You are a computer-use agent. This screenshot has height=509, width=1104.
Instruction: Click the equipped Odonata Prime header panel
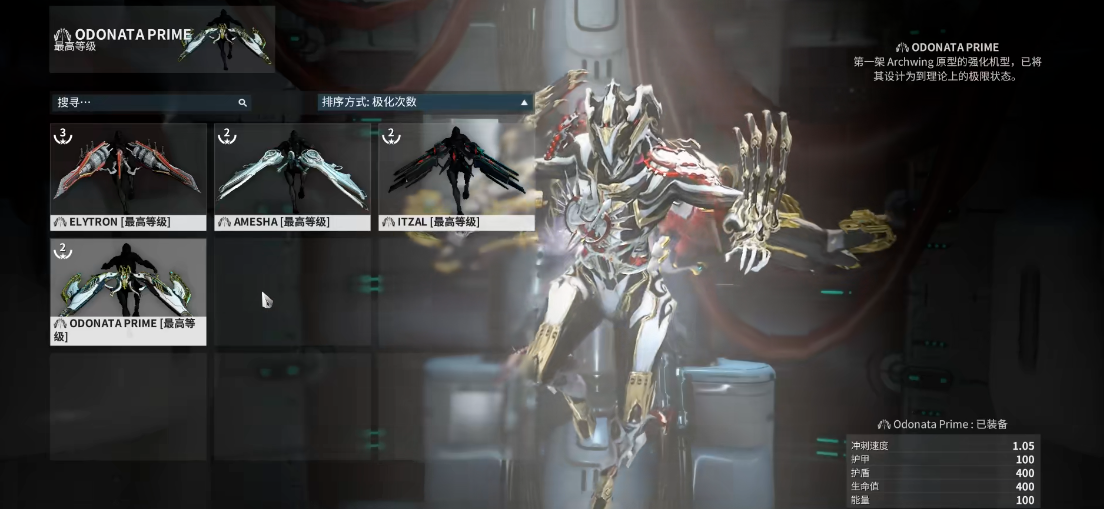(x=162, y=39)
